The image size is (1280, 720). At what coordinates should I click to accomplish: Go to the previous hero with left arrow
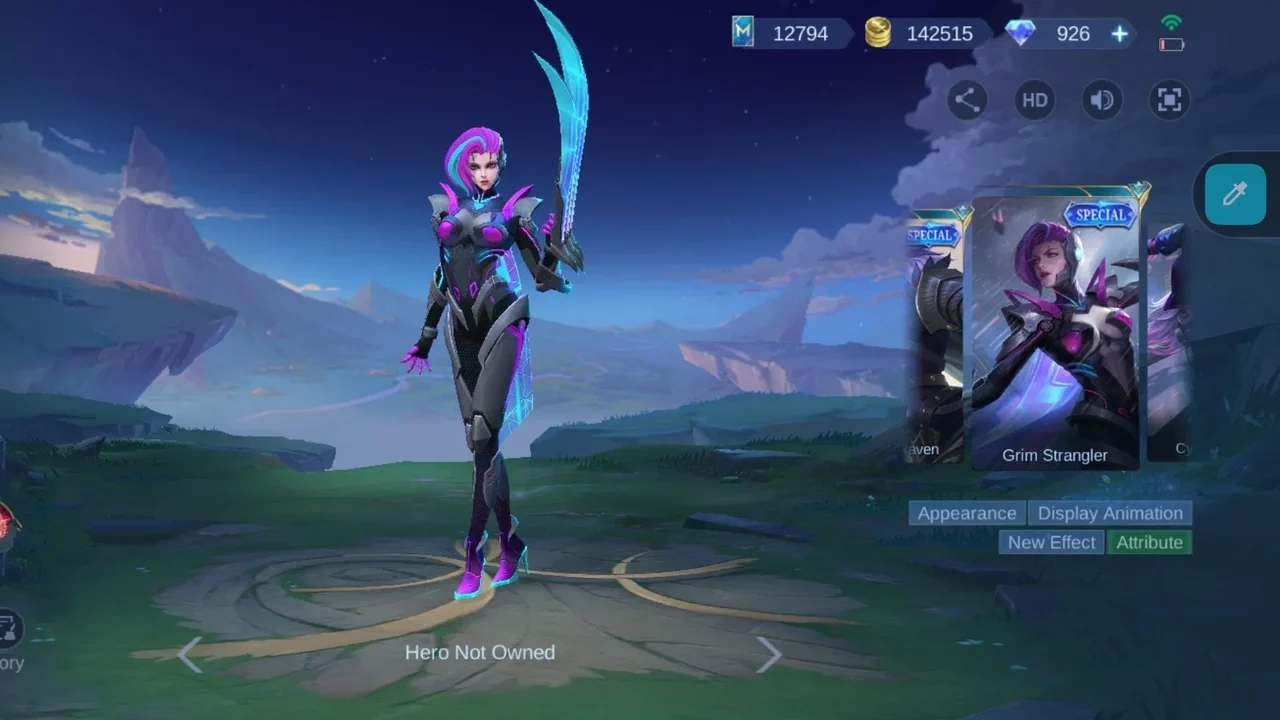[x=189, y=655]
